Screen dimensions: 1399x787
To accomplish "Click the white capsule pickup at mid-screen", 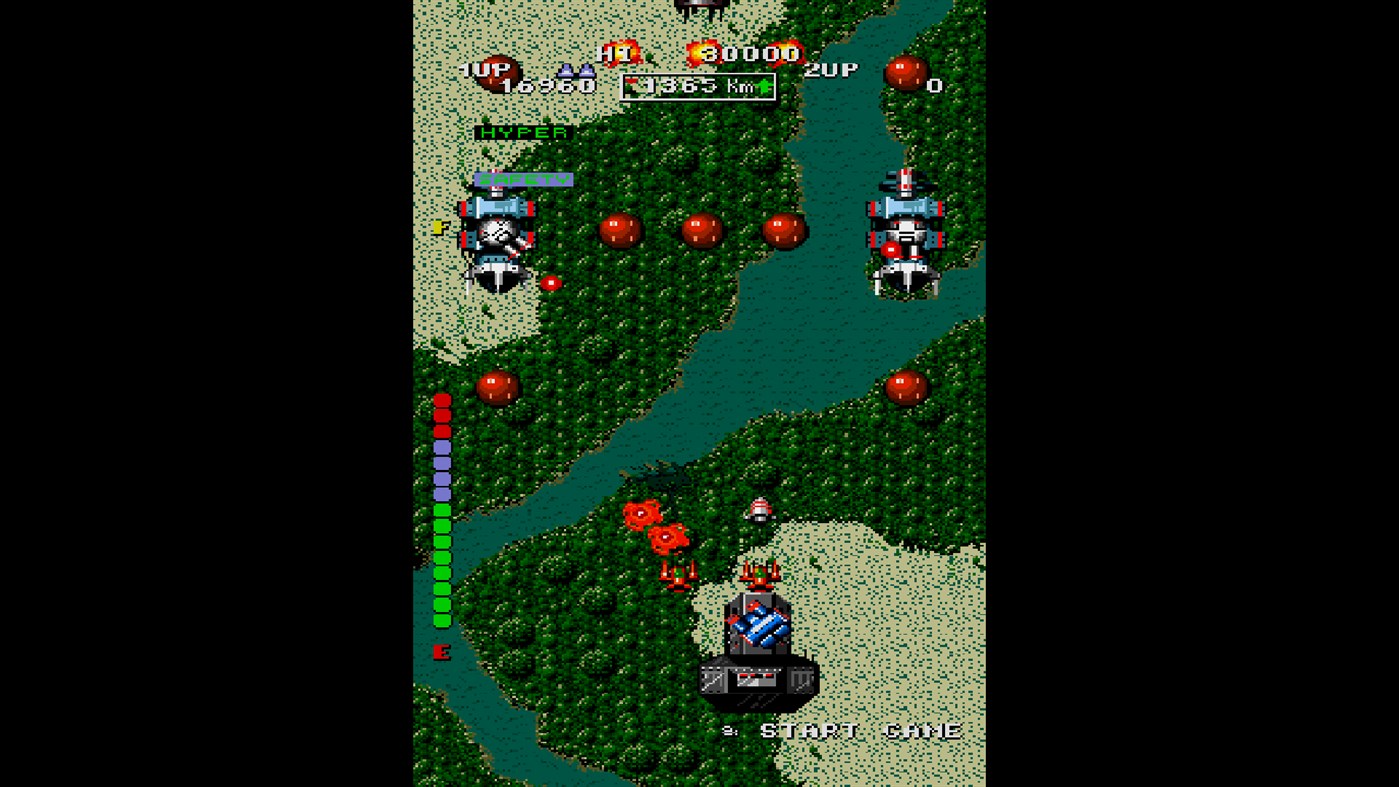I will coord(757,510).
